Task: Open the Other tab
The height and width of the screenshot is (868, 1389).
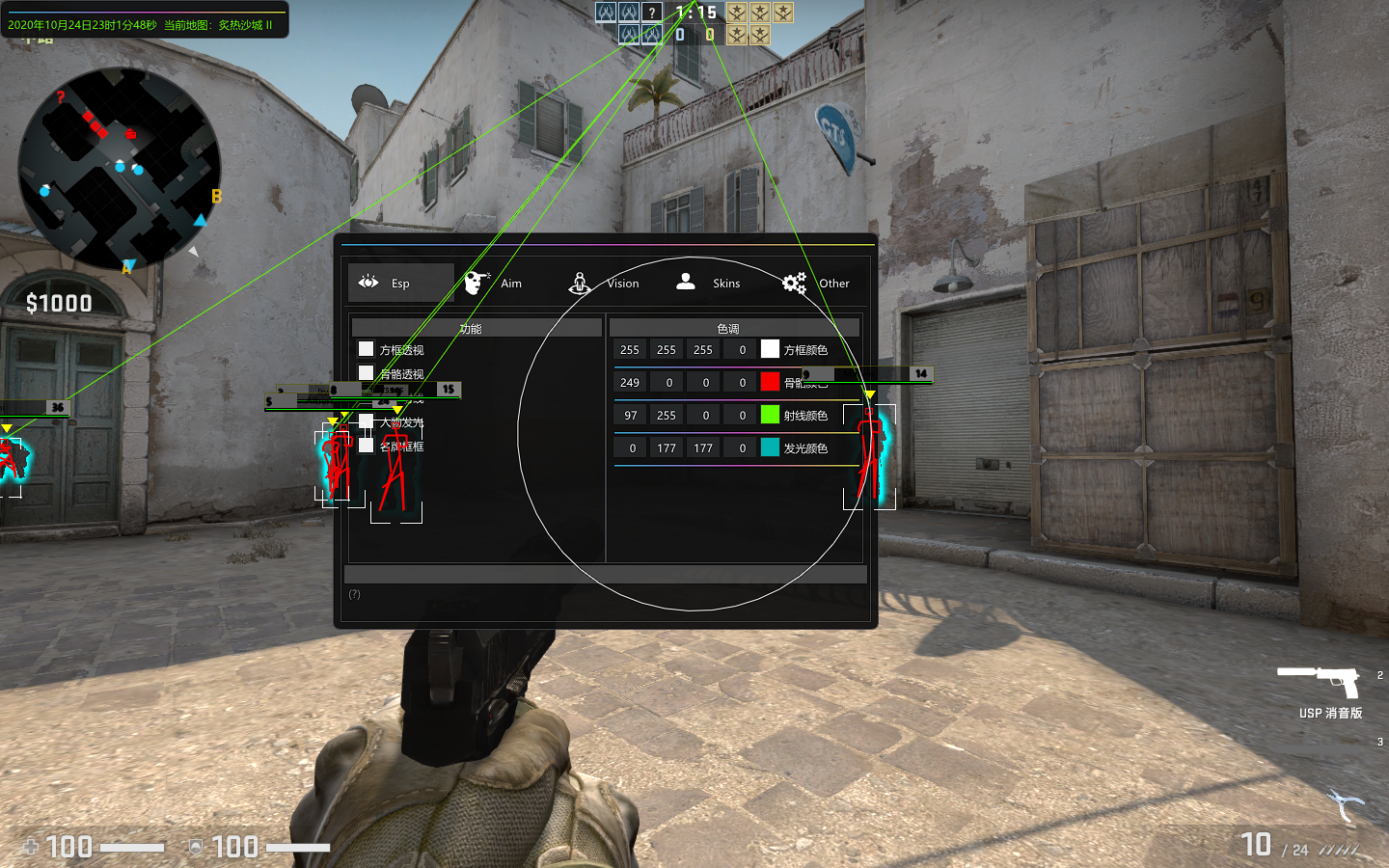Action: [x=833, y=283]
